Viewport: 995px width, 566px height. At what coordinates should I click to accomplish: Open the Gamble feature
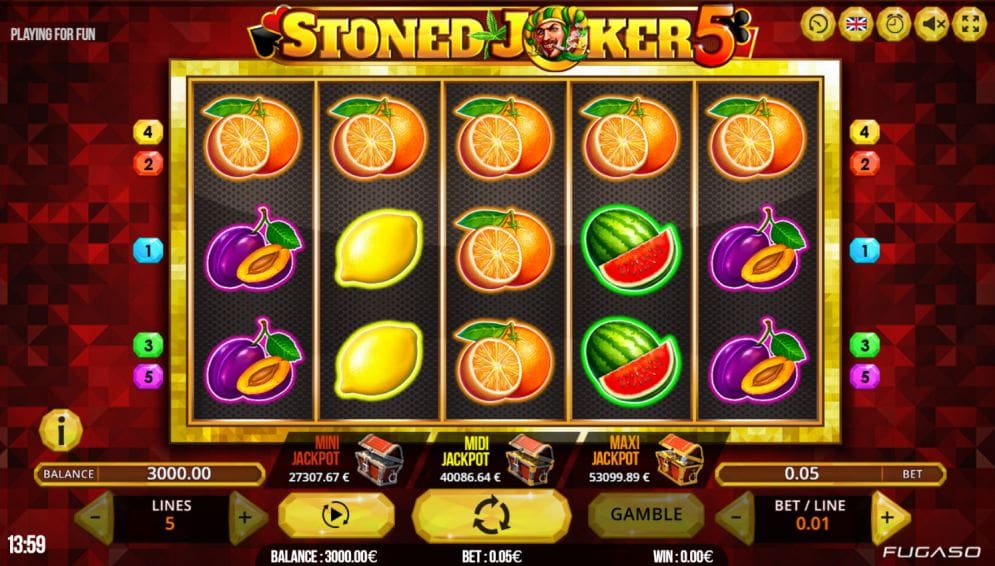646,515
